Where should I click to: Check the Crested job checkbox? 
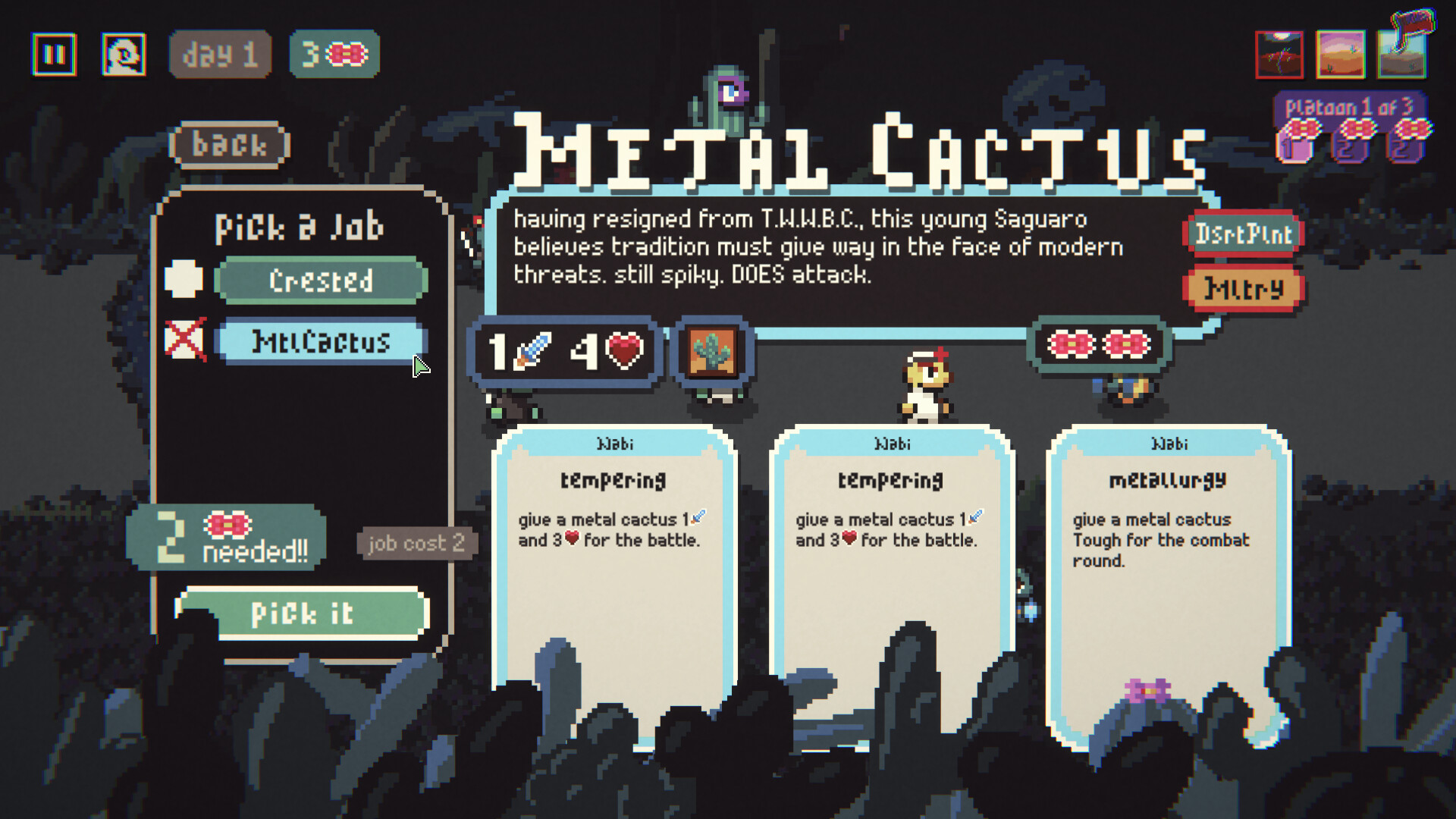[x=184, y=279]
